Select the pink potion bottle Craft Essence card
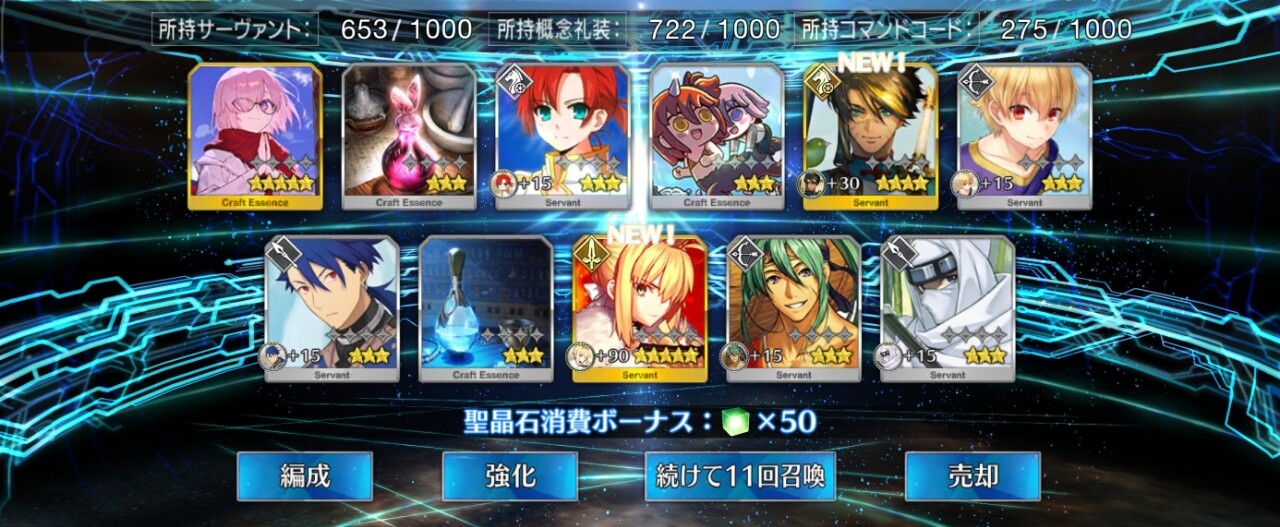The width and height of the screenshot is (1280, 527). point(409,136)
